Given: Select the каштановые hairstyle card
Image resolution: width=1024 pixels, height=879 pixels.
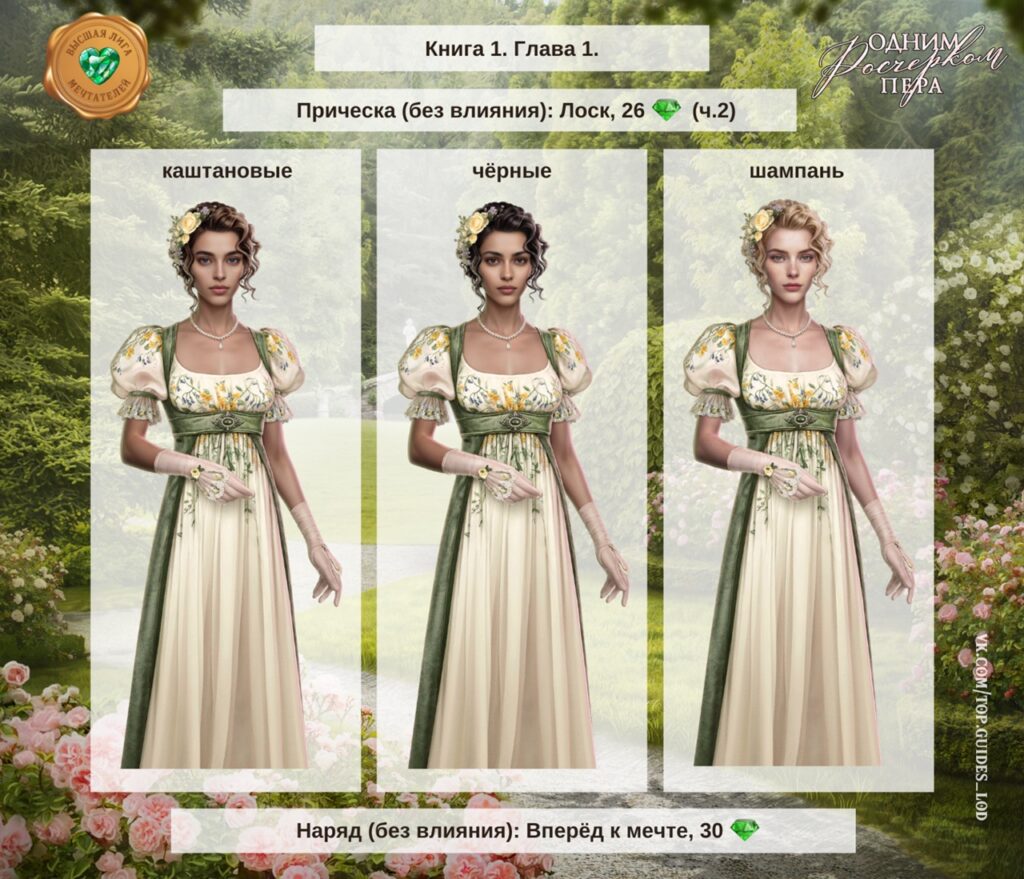Looking at the screenshot, I should (226, 470).
